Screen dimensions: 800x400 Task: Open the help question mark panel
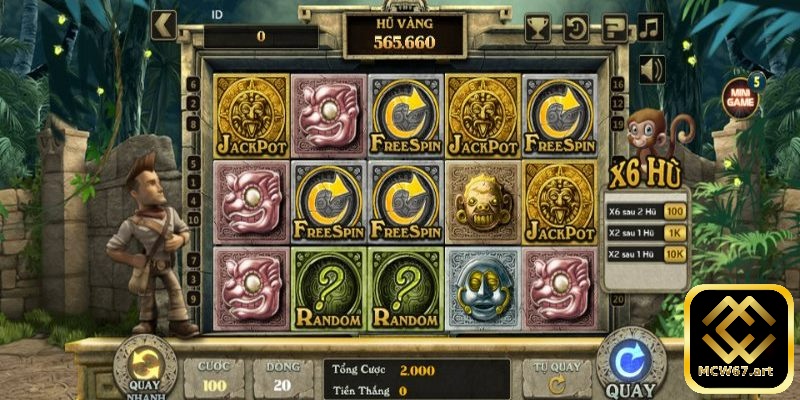pyautogui.click(x=615, y=25)
